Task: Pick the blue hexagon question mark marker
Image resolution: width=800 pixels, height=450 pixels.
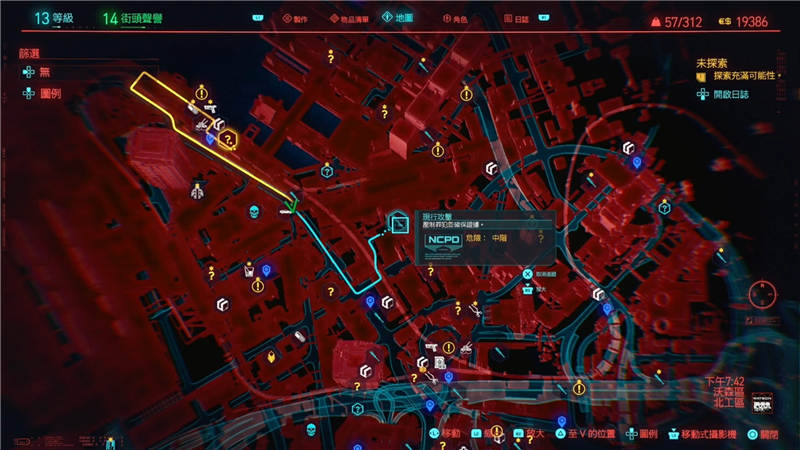Action: pos(326,171)
